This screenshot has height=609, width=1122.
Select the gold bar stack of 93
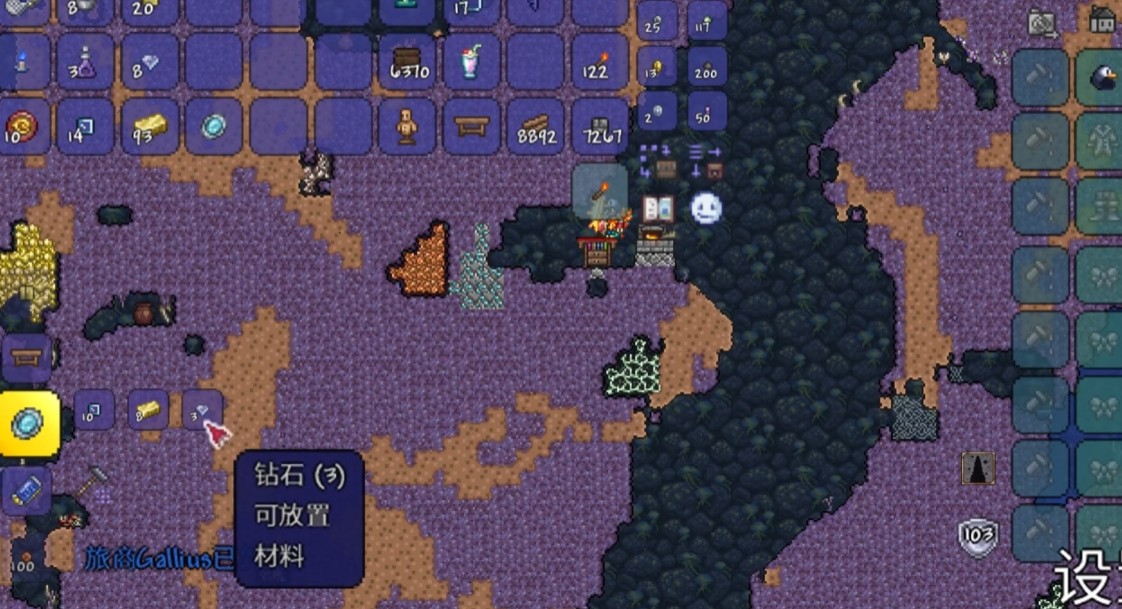pyautogui.click(x=150, y=126)
